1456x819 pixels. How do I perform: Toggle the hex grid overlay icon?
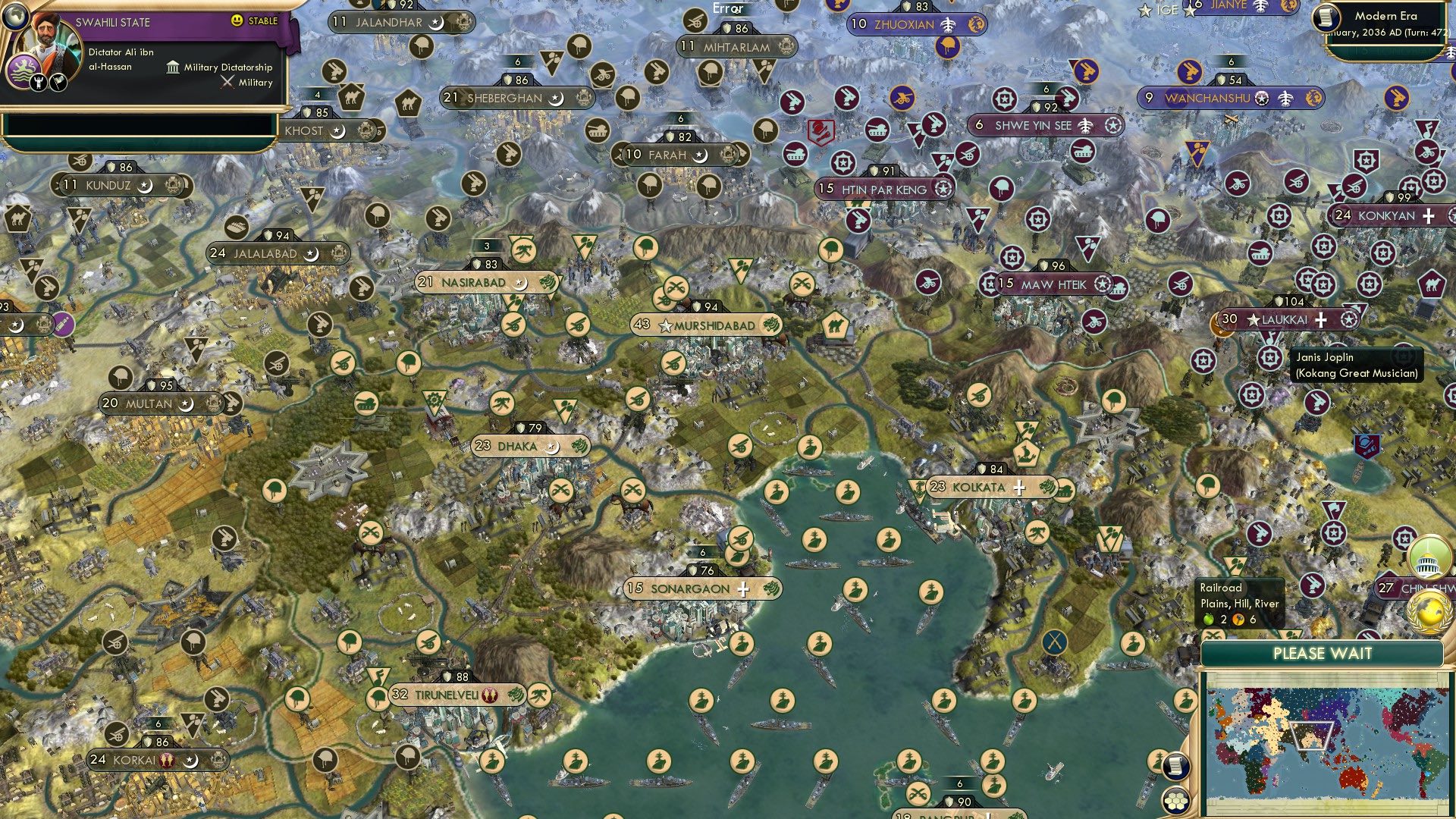[1175, 799]
